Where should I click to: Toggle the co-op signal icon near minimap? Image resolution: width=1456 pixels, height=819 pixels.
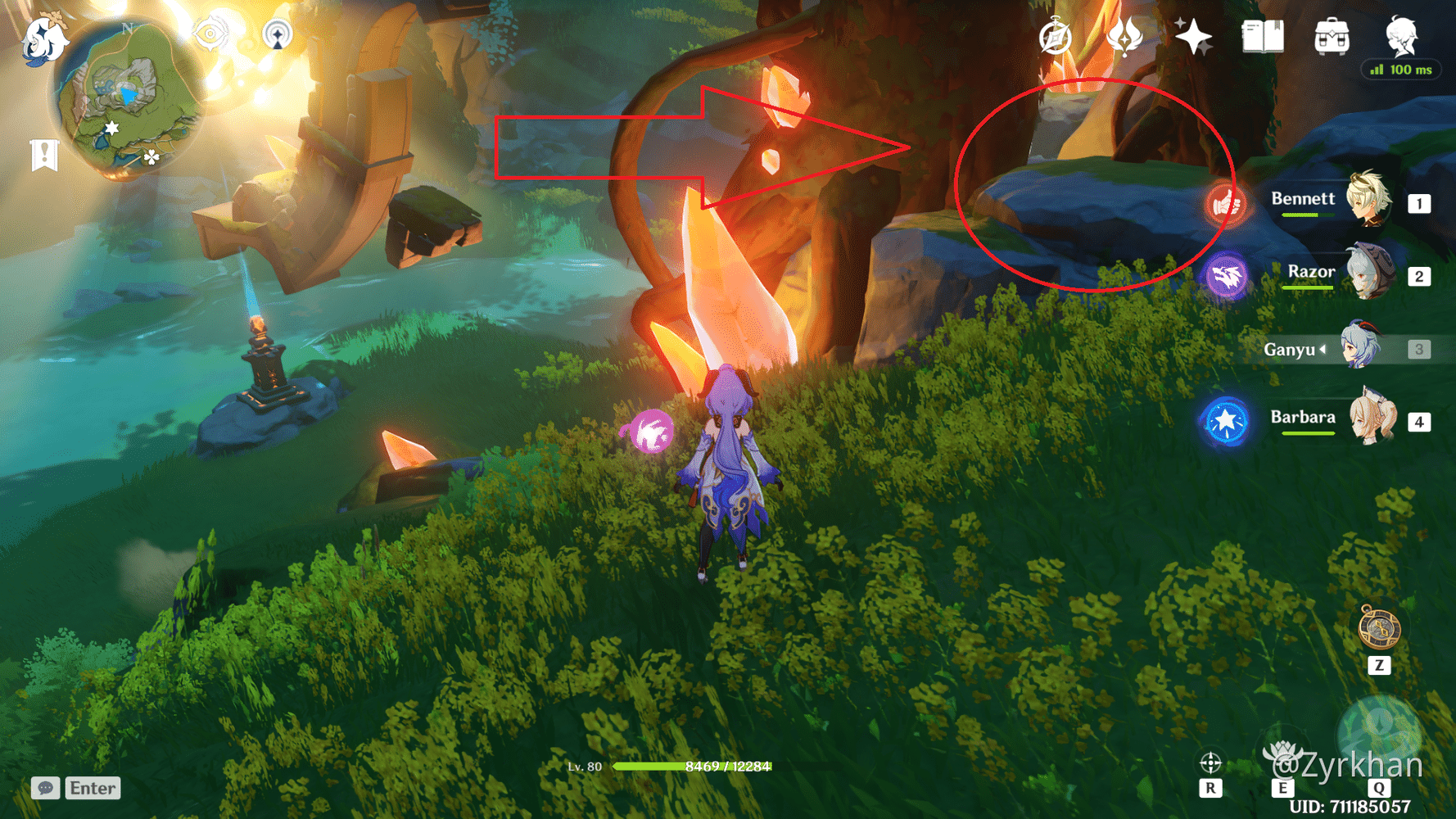pyautogui.click(x=278, y=34)
